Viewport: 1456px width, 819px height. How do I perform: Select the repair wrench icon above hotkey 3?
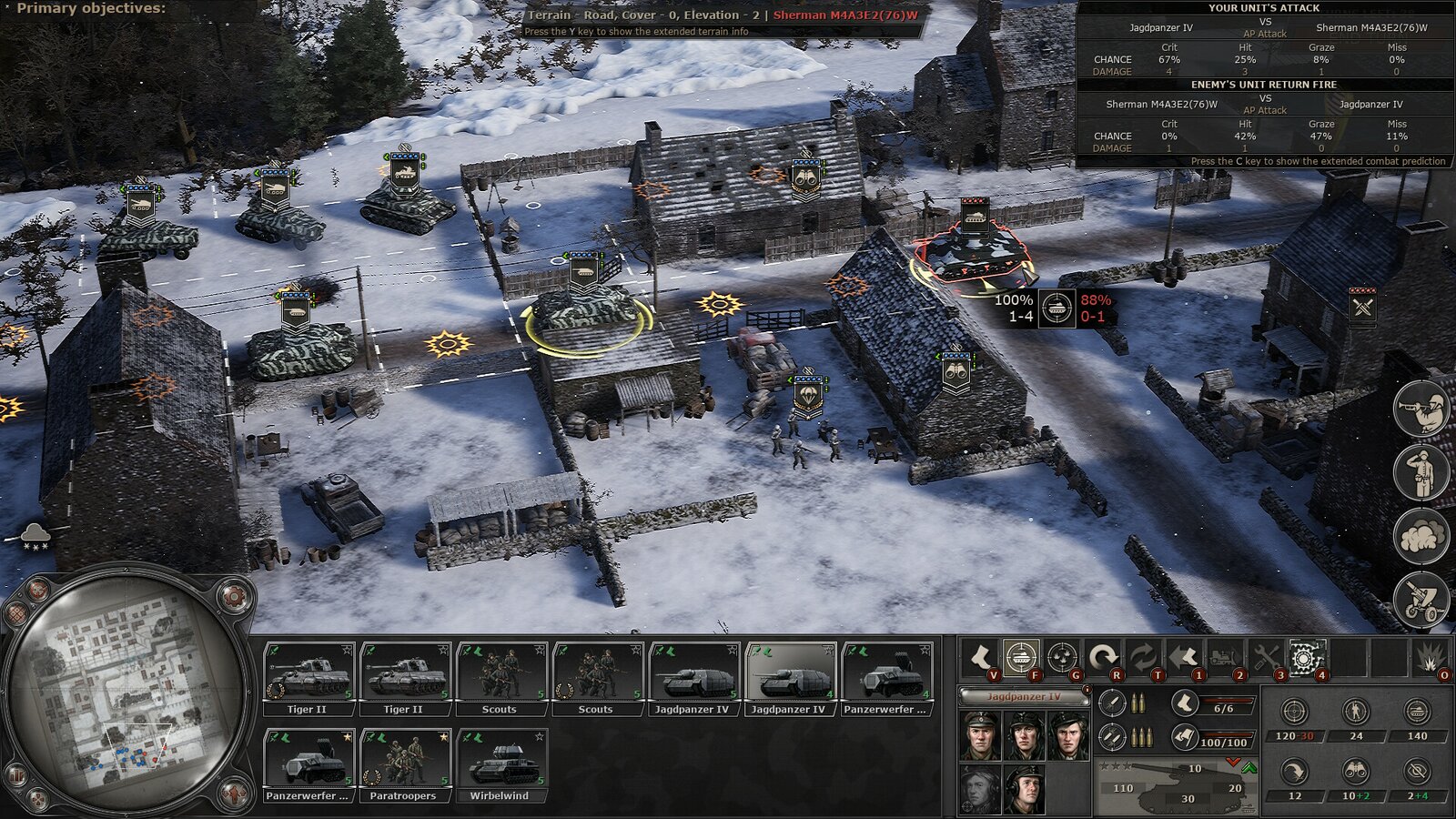coord(1263,656)
